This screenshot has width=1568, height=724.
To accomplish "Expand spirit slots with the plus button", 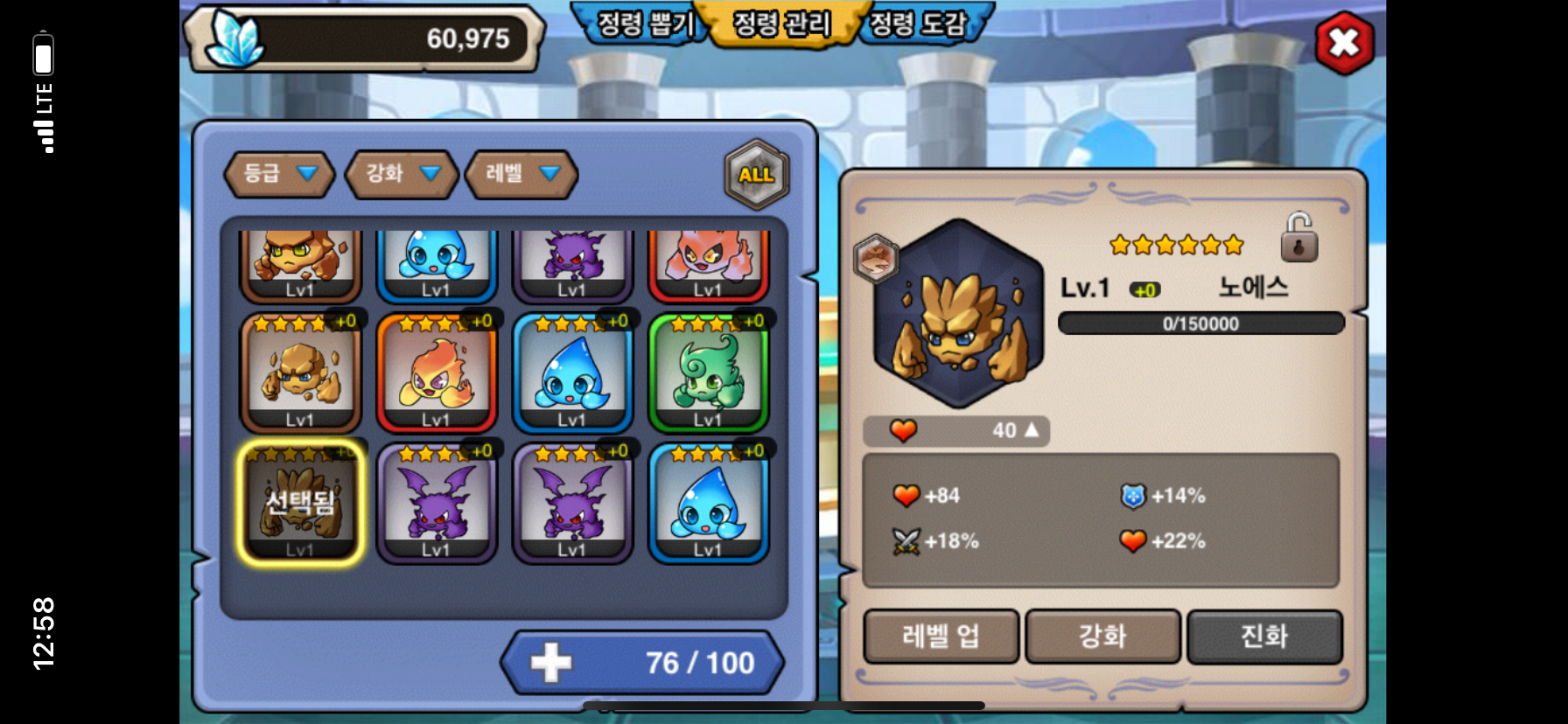I will [551, 663].
